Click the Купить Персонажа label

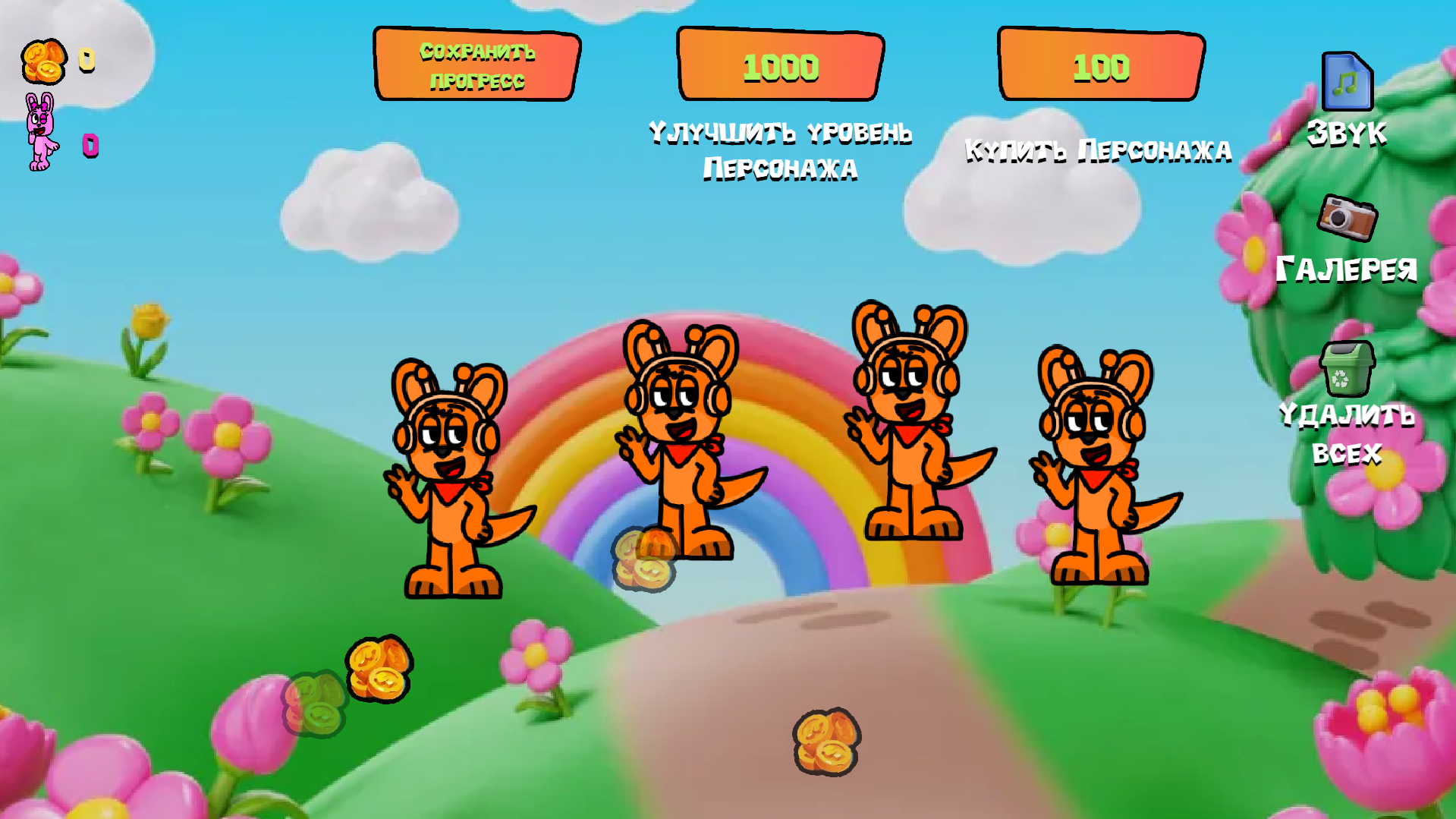coord(1099,150)
